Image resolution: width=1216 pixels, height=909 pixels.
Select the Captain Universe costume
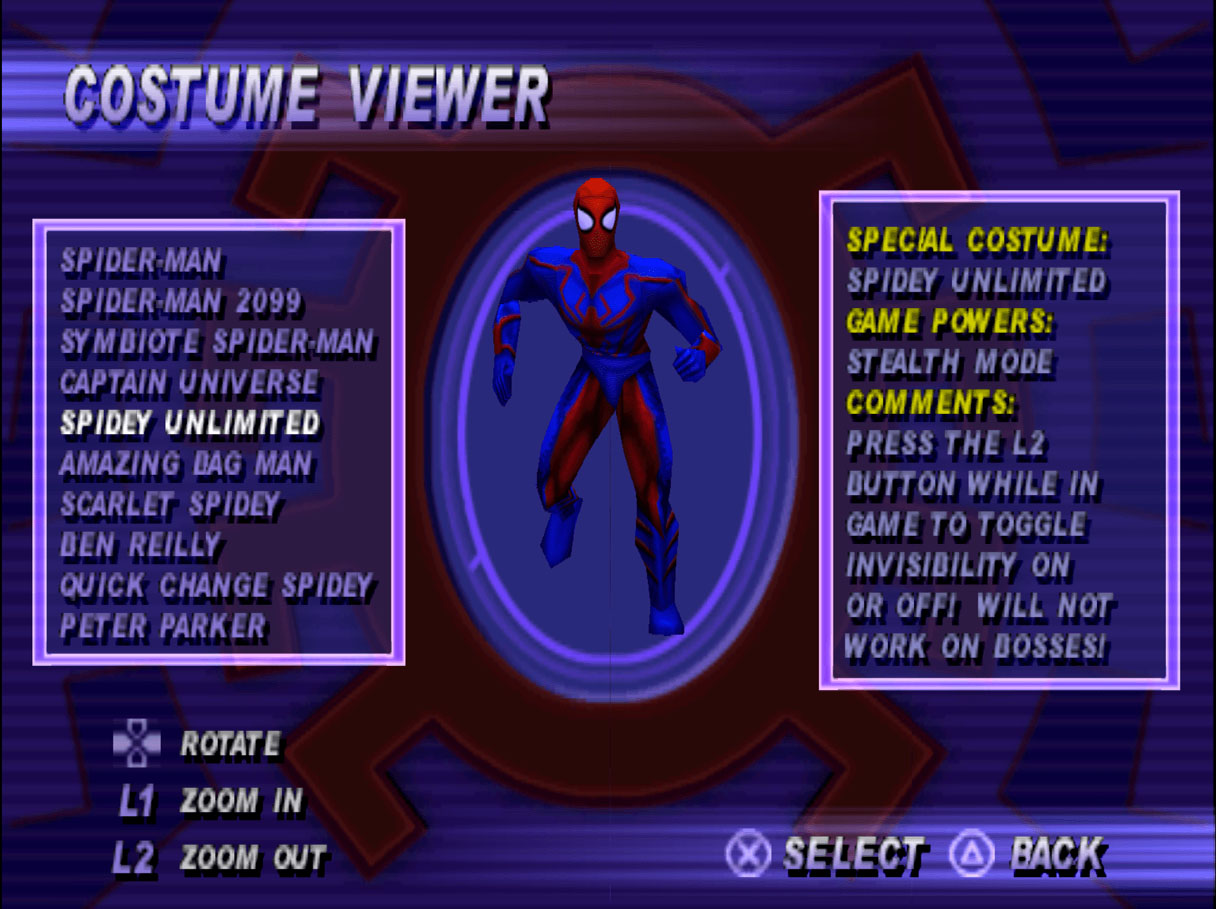coord(189,383)
